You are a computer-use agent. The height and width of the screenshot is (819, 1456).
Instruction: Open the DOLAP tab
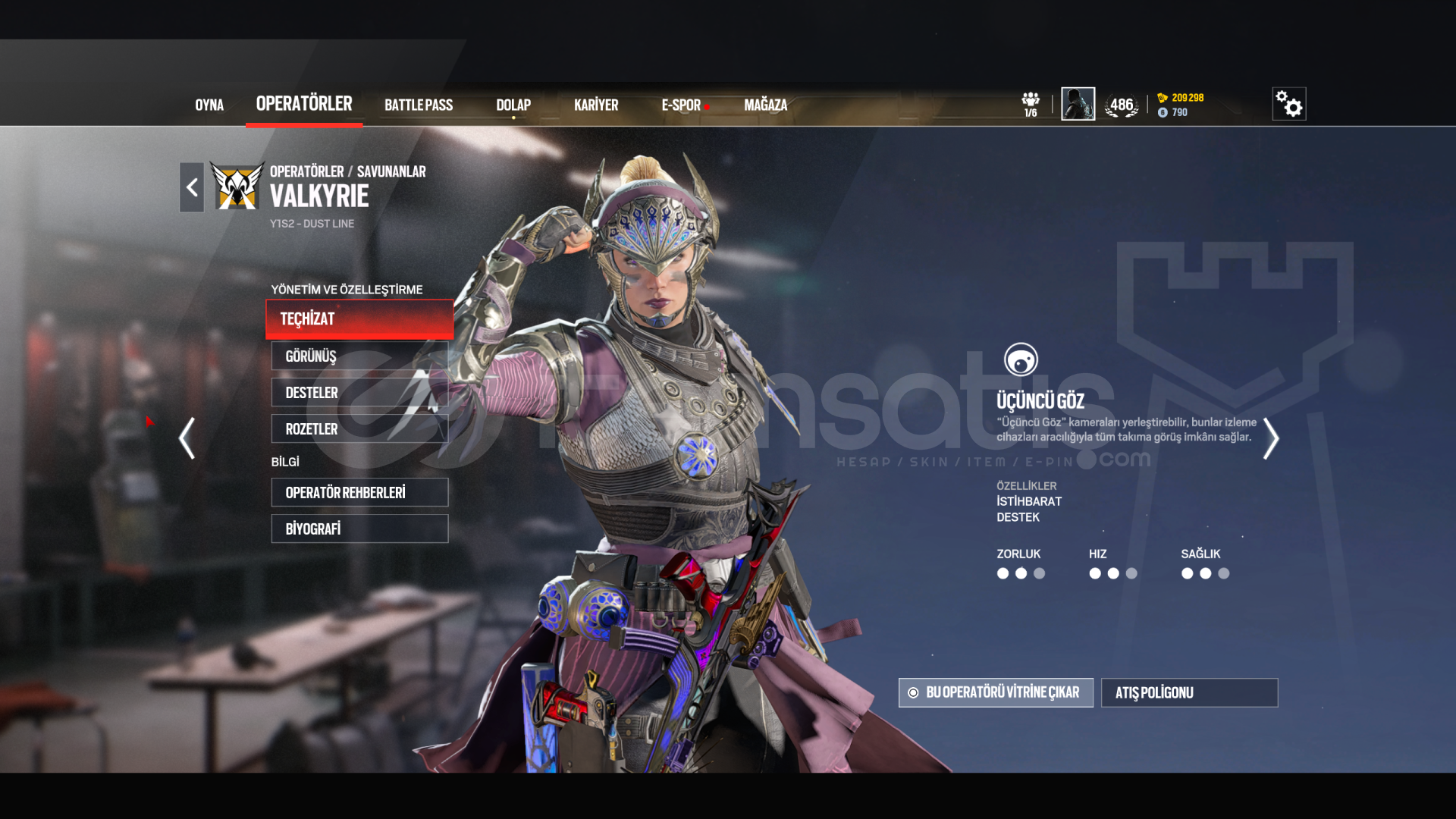513,105
